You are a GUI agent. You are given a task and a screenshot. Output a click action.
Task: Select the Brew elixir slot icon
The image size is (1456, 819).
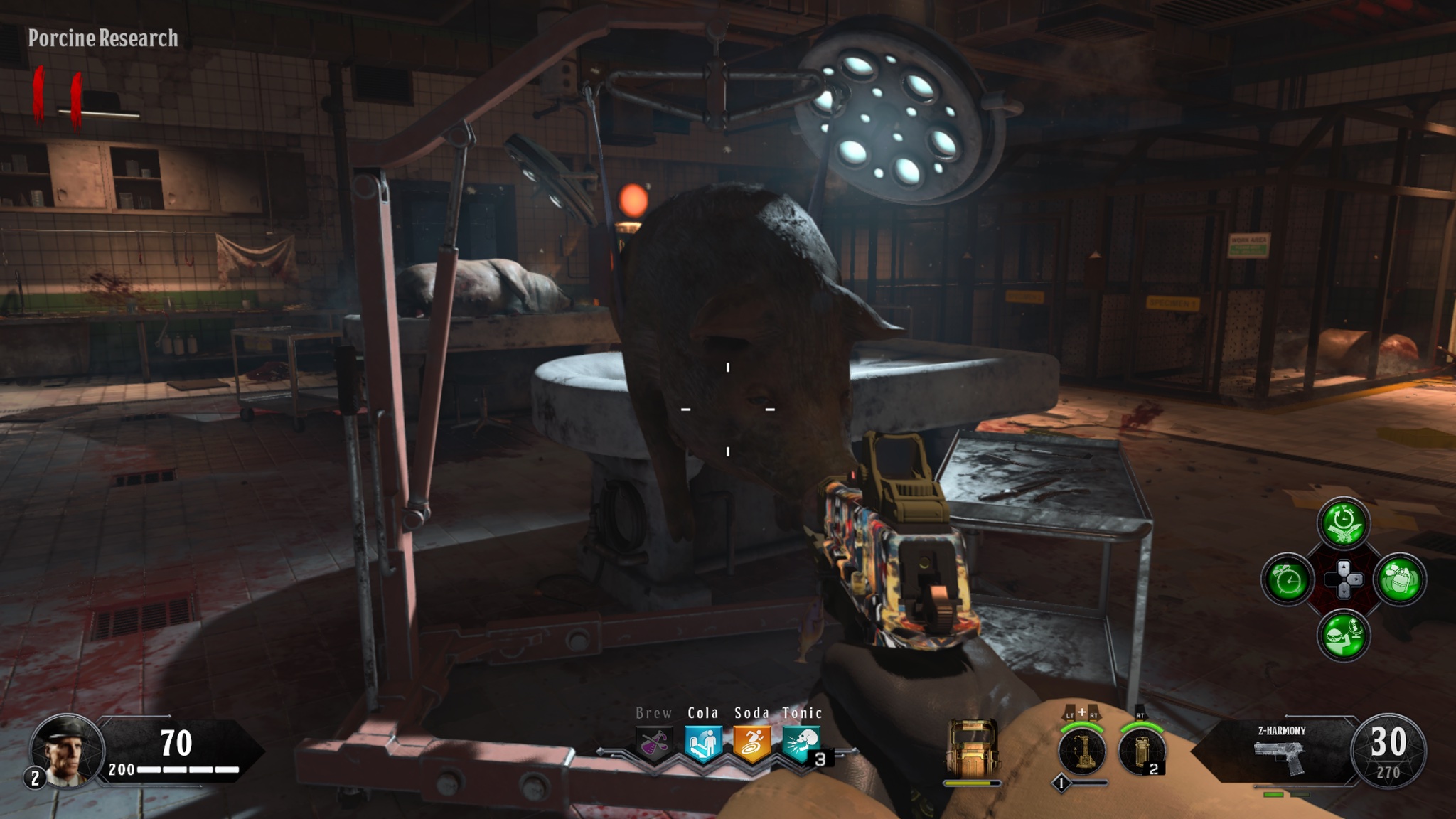[654, 744]
